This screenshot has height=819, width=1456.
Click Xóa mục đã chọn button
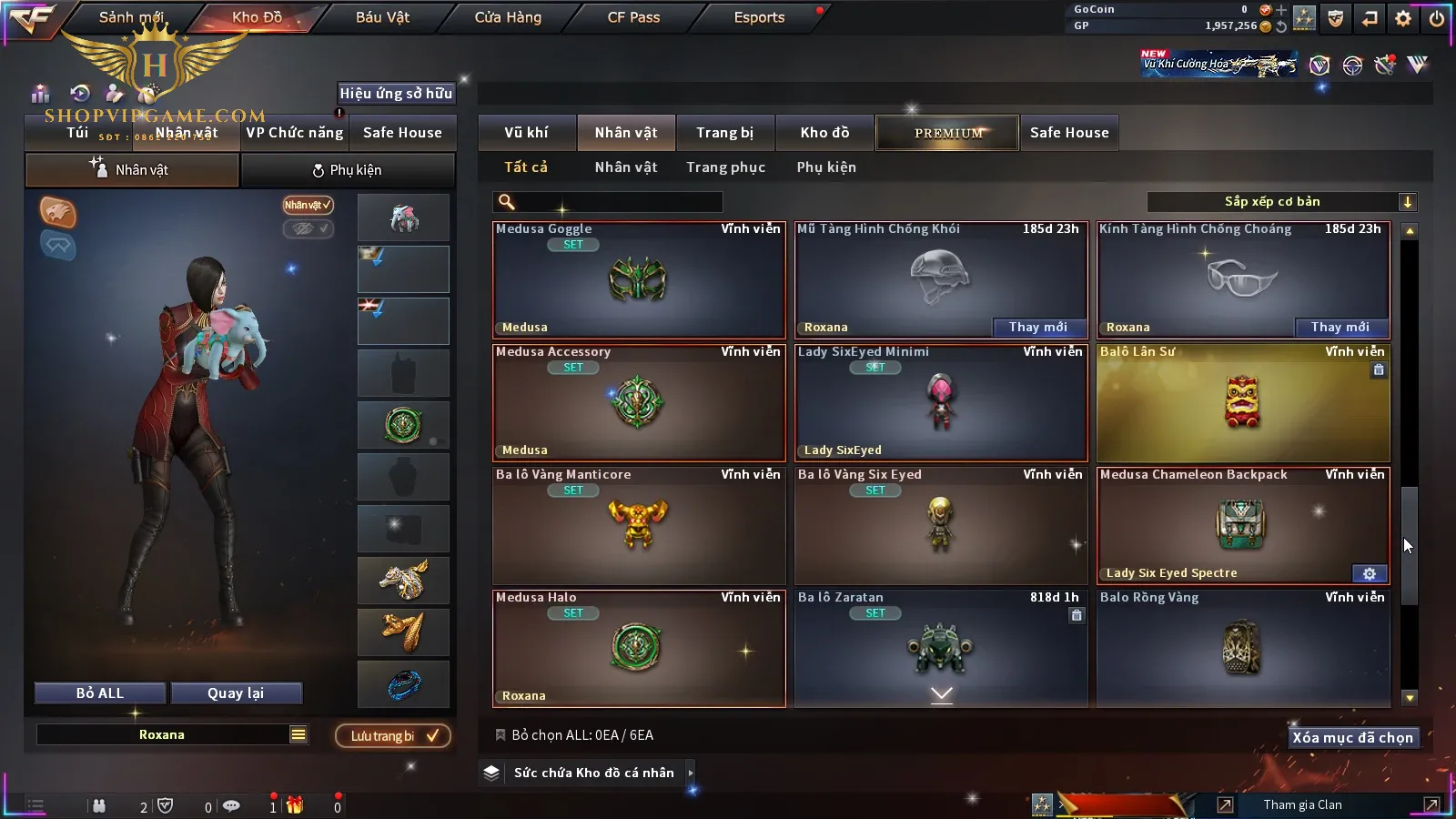1352,738
